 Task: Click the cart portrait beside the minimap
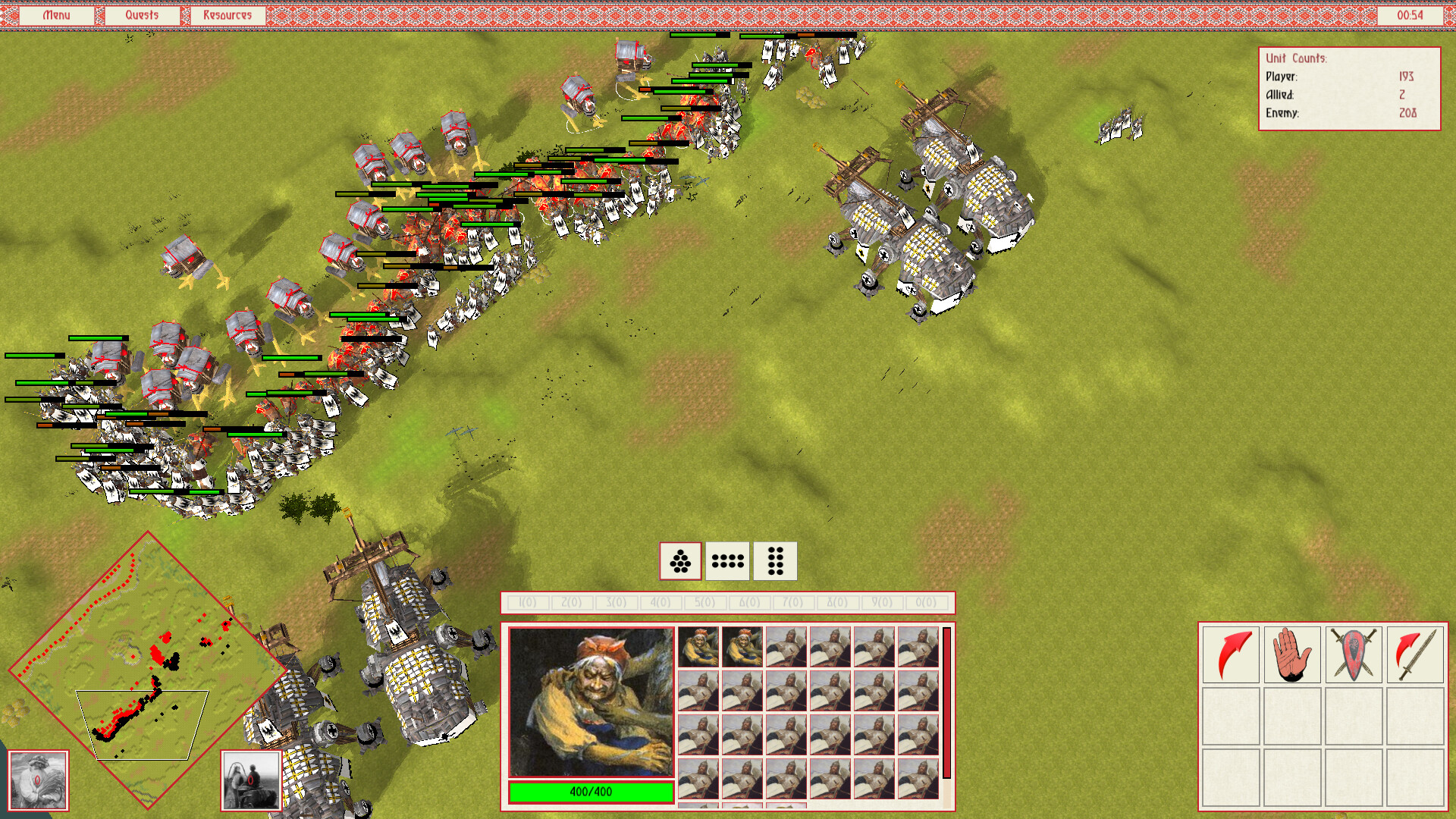(250, 780)
